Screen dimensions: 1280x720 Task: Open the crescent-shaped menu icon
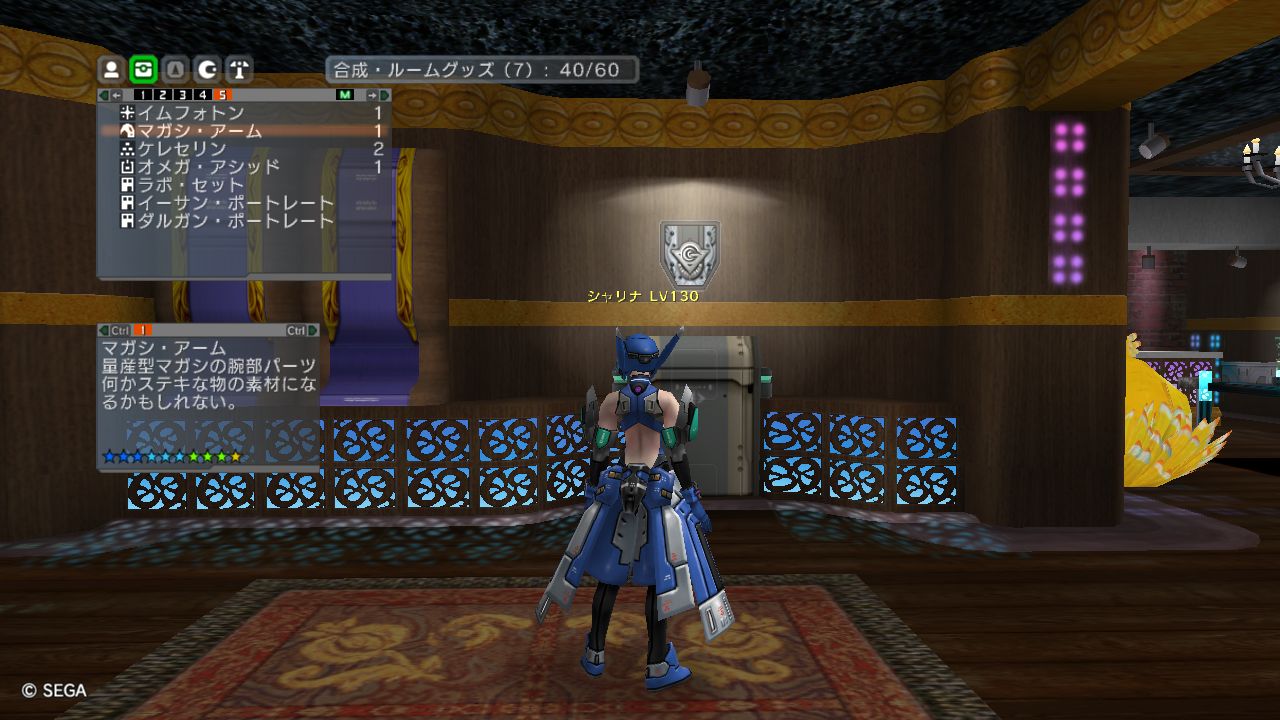207,69
